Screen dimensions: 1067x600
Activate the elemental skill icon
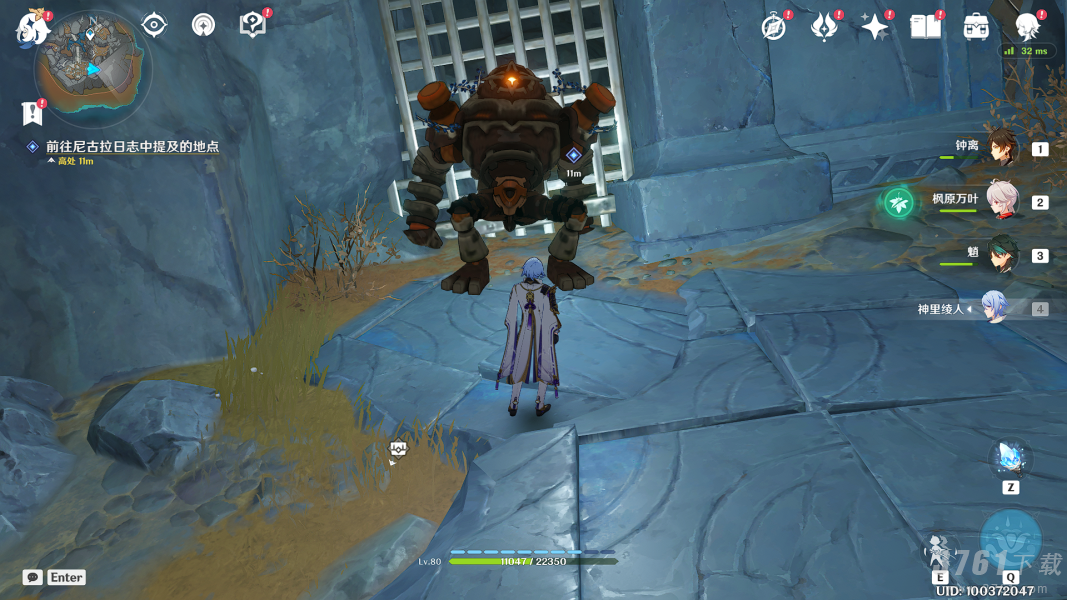(x=940, y=550)
